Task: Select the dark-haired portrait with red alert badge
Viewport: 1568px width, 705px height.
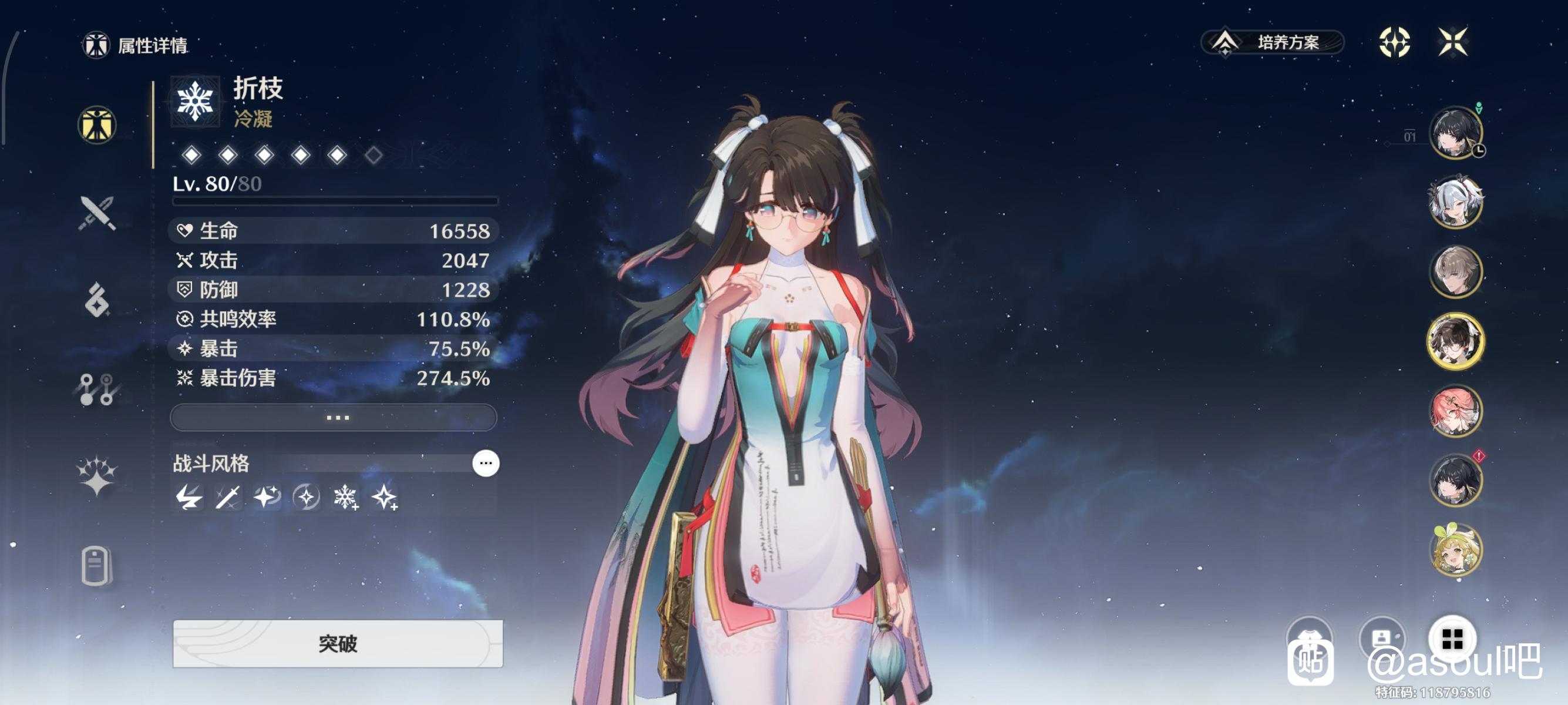Action: [x=1455, y=481]
